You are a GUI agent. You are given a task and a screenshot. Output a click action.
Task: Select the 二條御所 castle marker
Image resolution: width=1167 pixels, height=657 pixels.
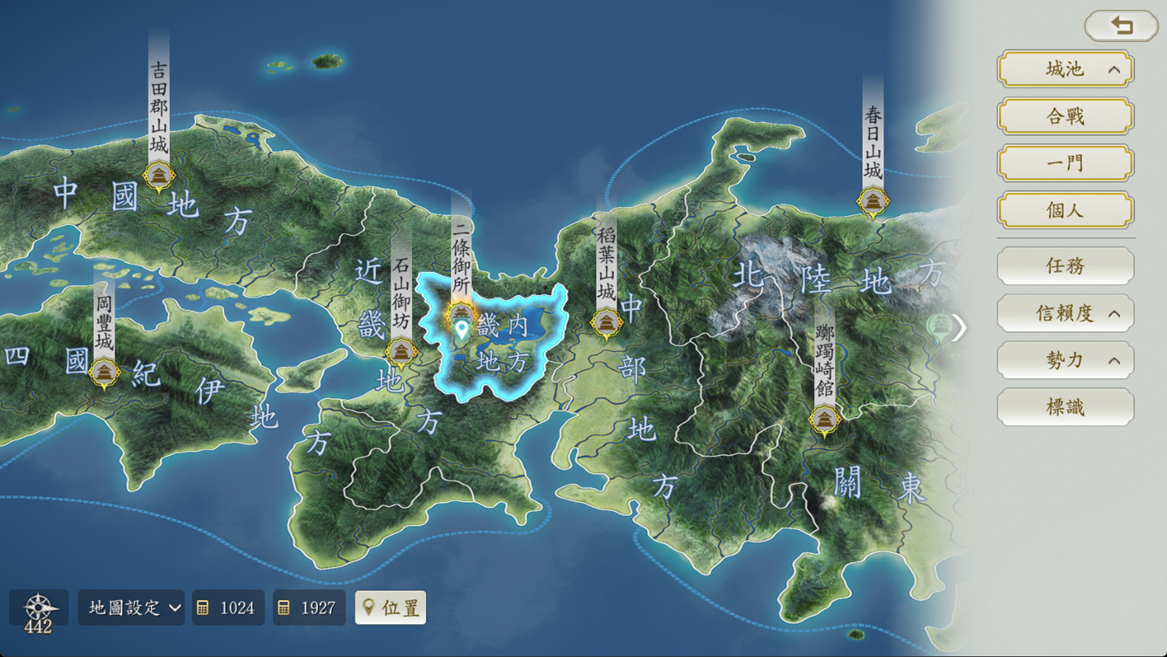point(460,312)
